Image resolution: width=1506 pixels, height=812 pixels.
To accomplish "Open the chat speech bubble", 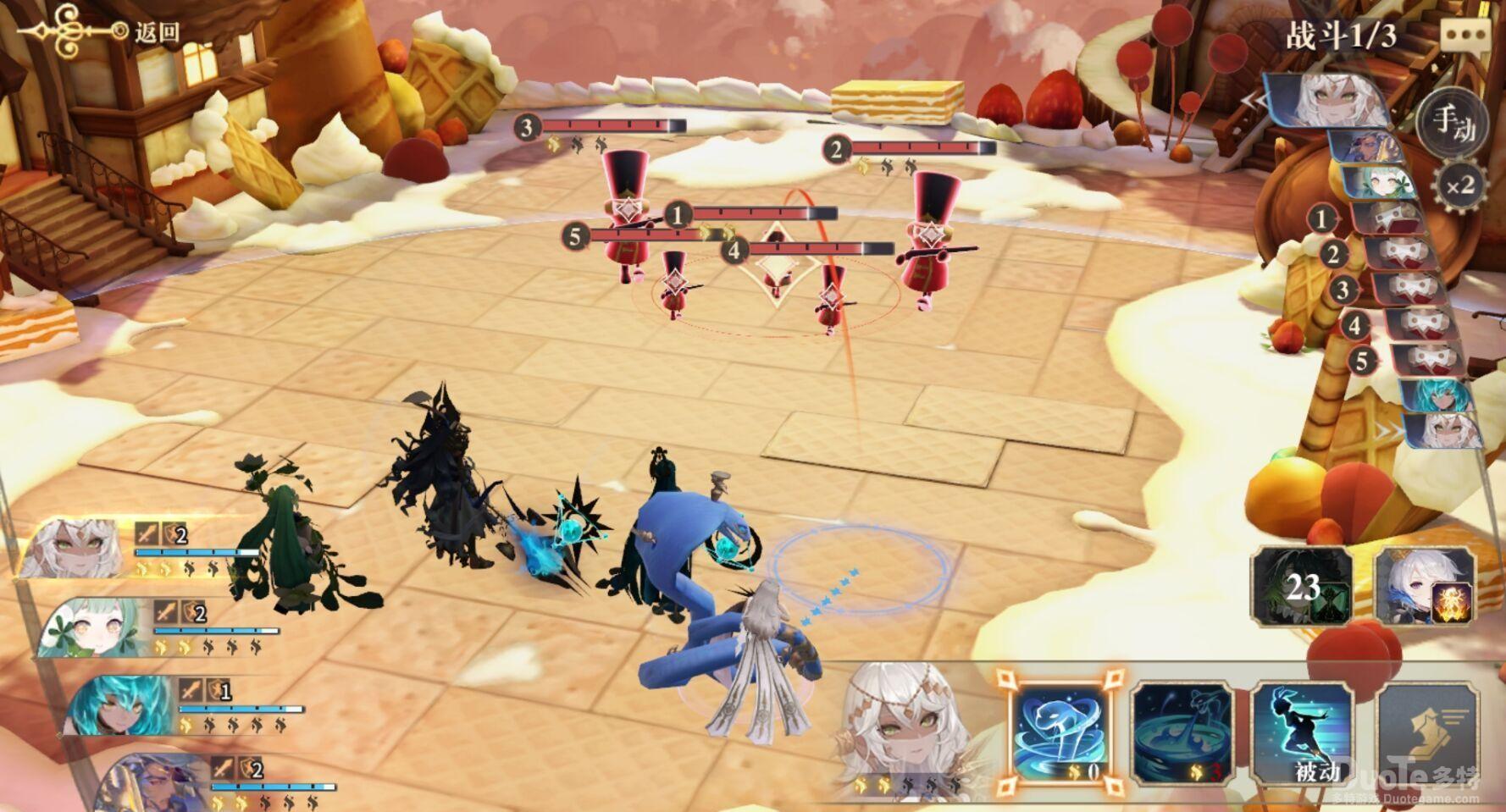I will pos(1464,36).
